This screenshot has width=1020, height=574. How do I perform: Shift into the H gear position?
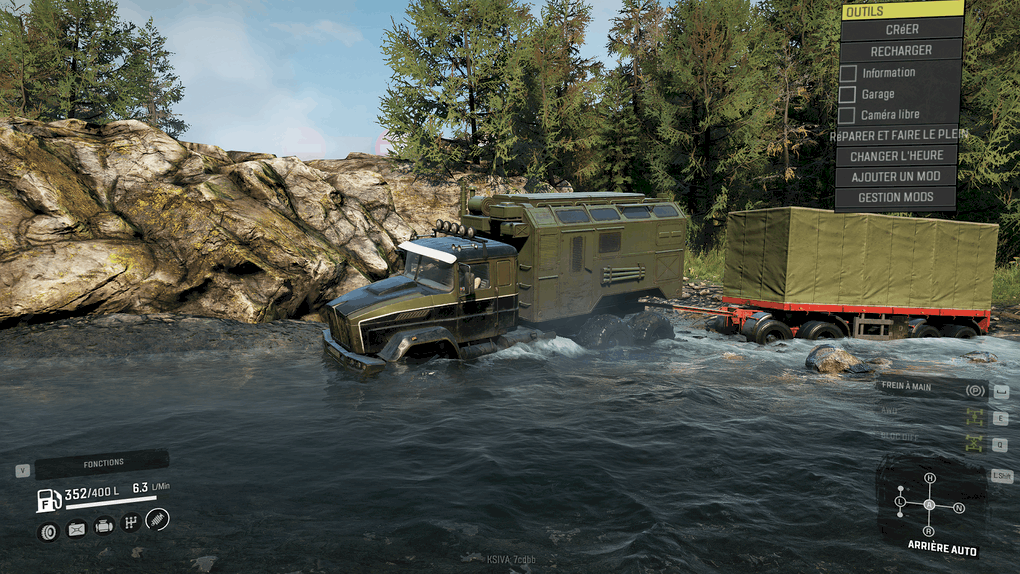[x=929, y=478]
